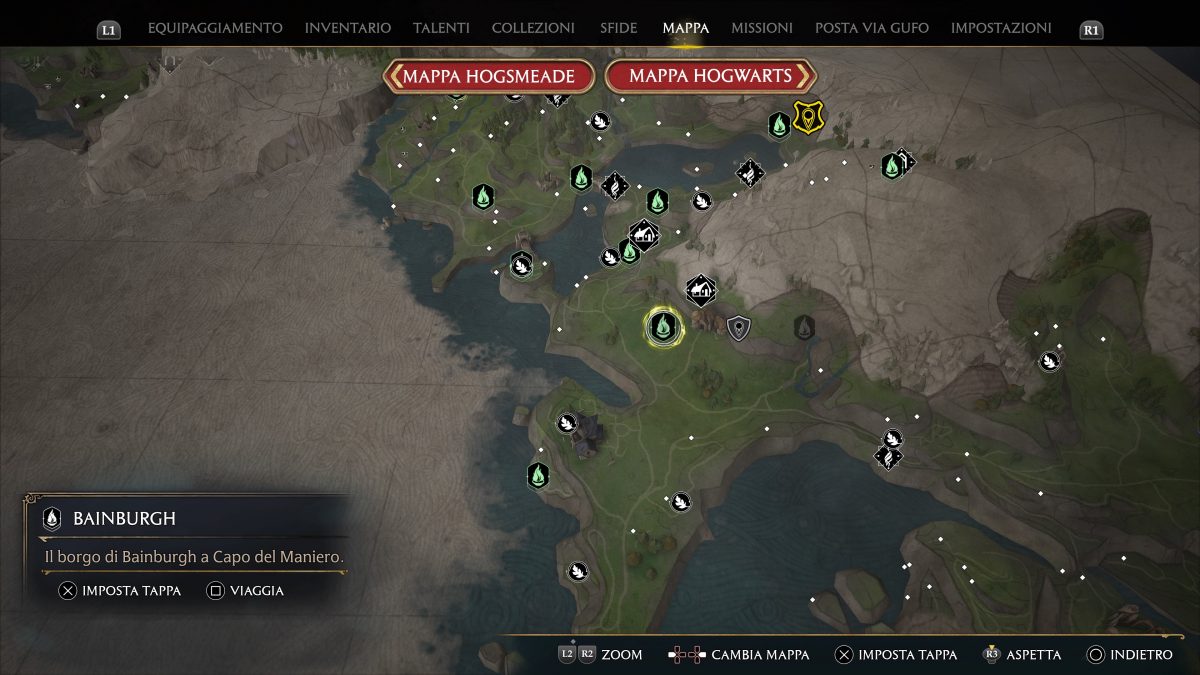1200x675 pixels.
Task: Open the Collezioni tab
Action: 533,28
